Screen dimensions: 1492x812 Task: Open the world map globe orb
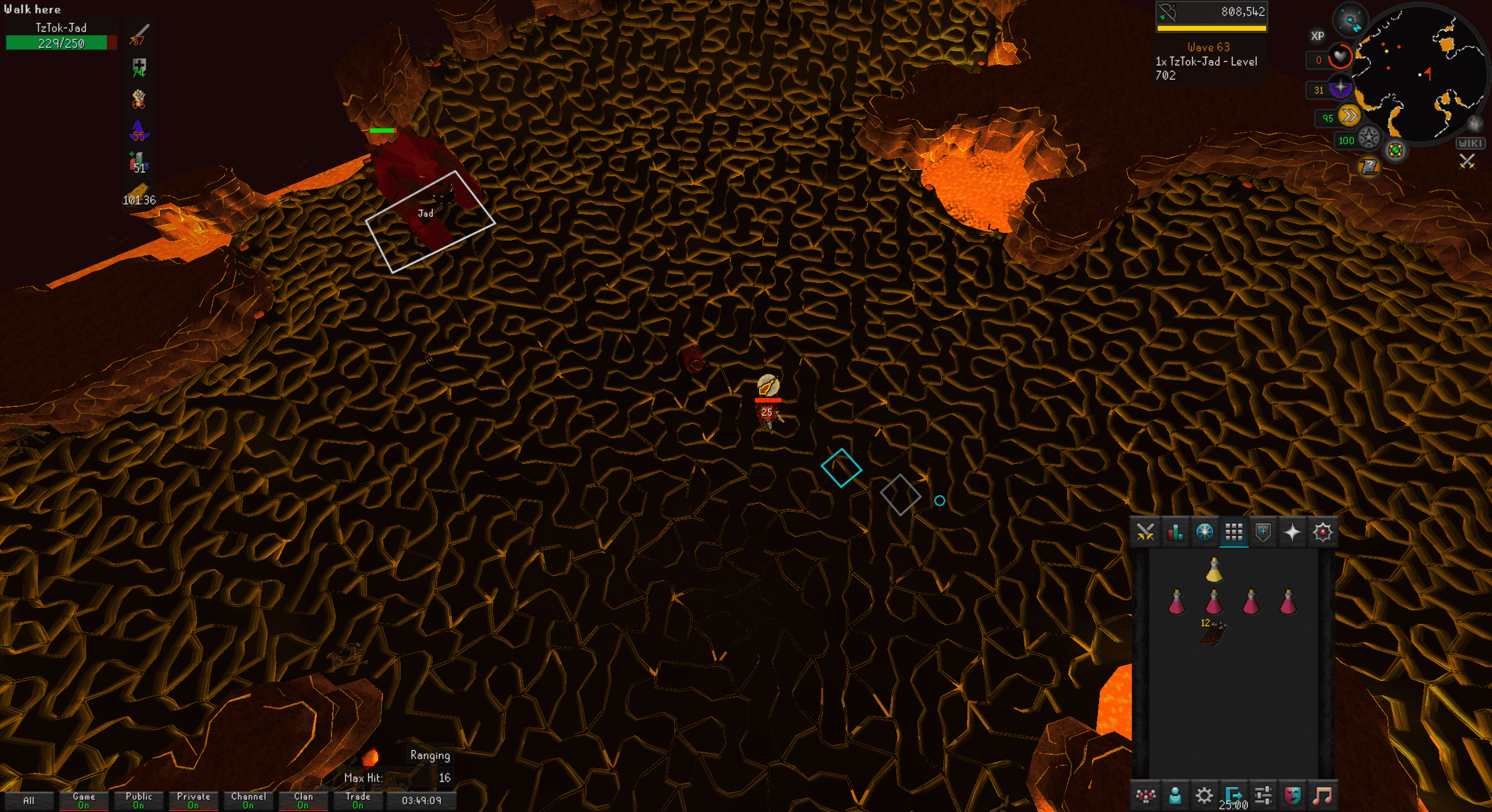[1395, 150]
